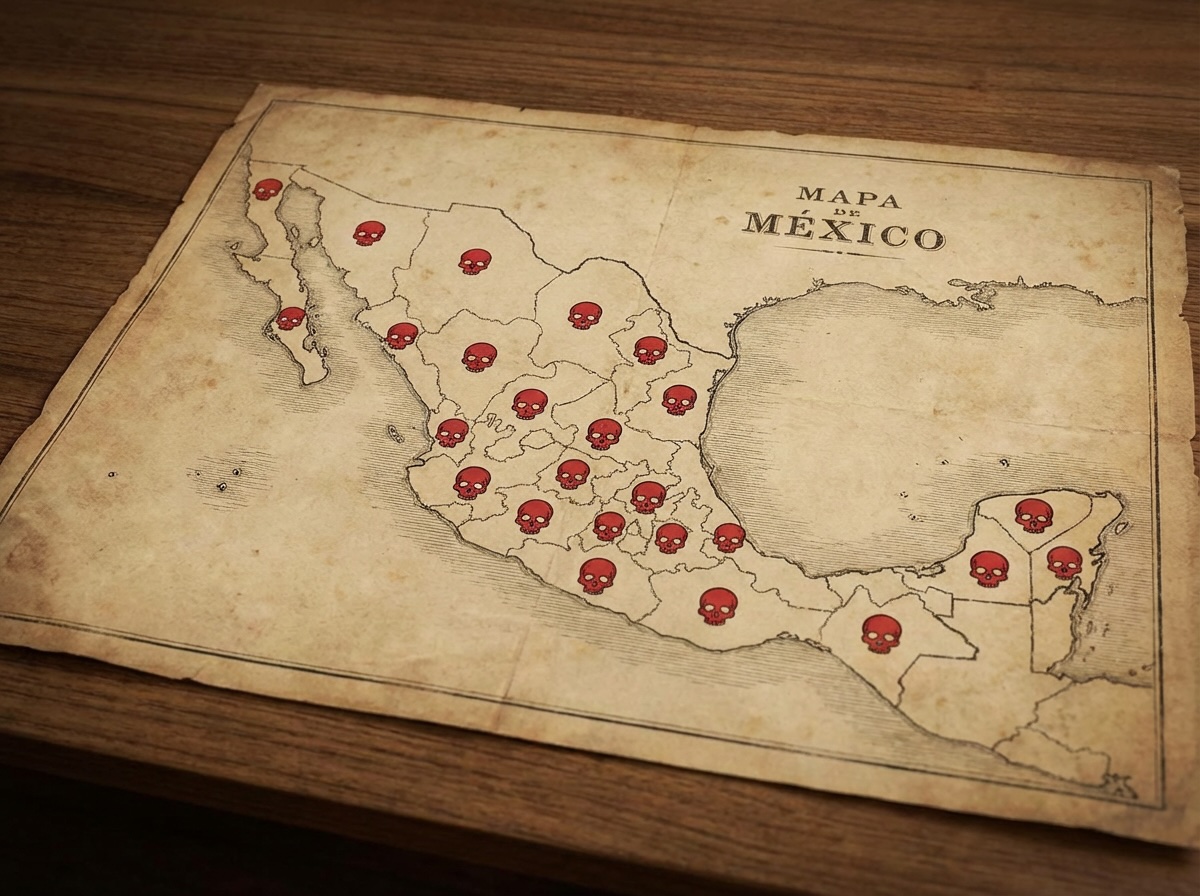This screenshot has width=1200, height=896.
Task: Choose the Yucatán skull marker
Action: 1034,515
